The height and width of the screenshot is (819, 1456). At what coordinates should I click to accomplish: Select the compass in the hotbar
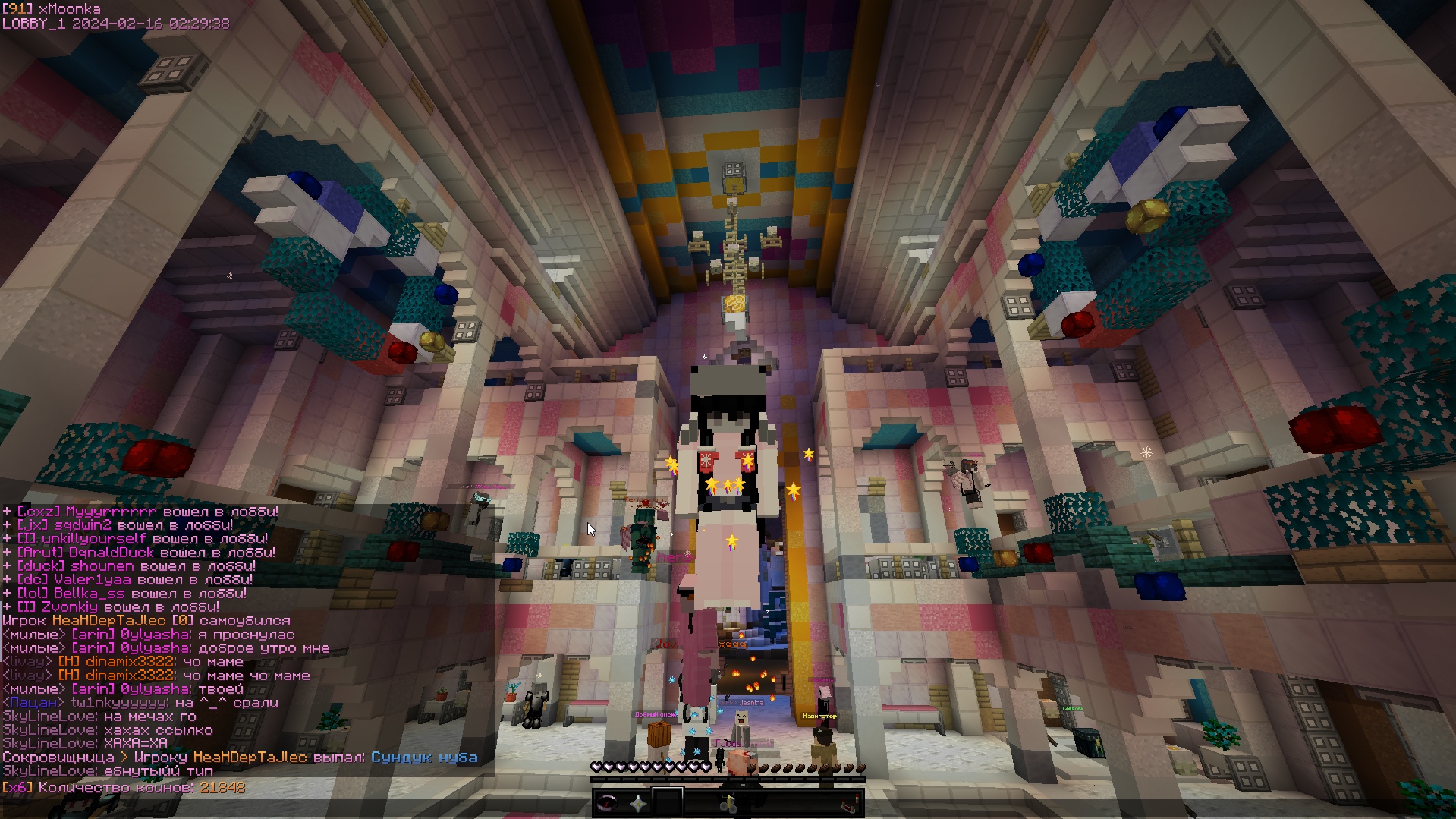pos(607,803)
